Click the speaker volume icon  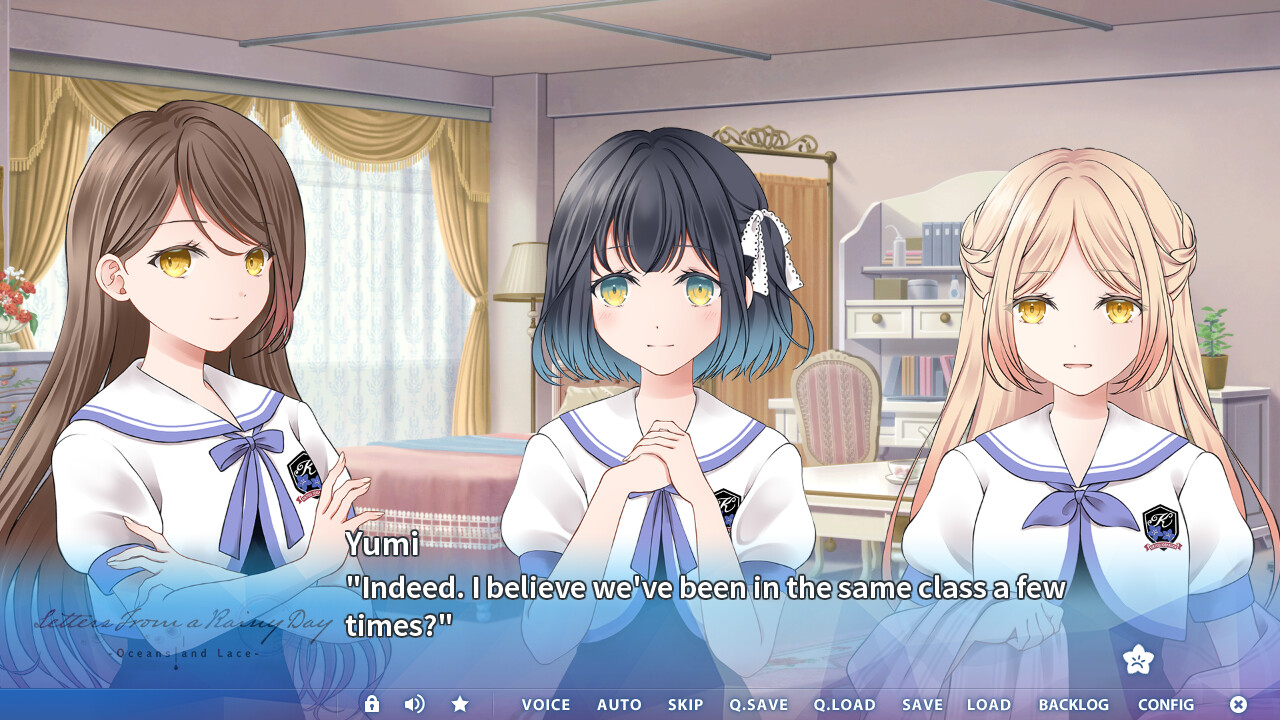(x=414, y=704)
